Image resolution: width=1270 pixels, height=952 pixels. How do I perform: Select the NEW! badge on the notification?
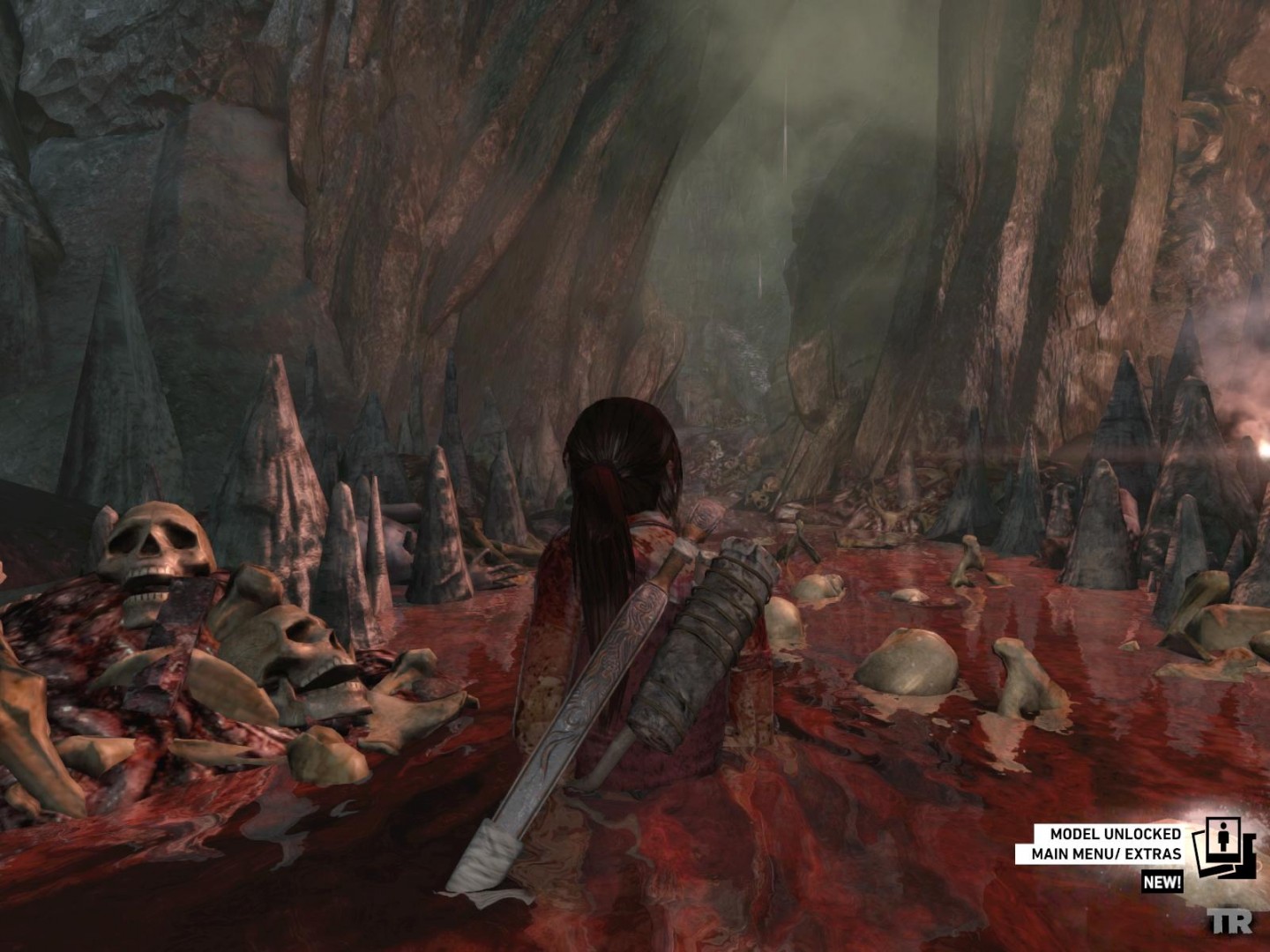pyautogui.click(x=1162, y=882)
